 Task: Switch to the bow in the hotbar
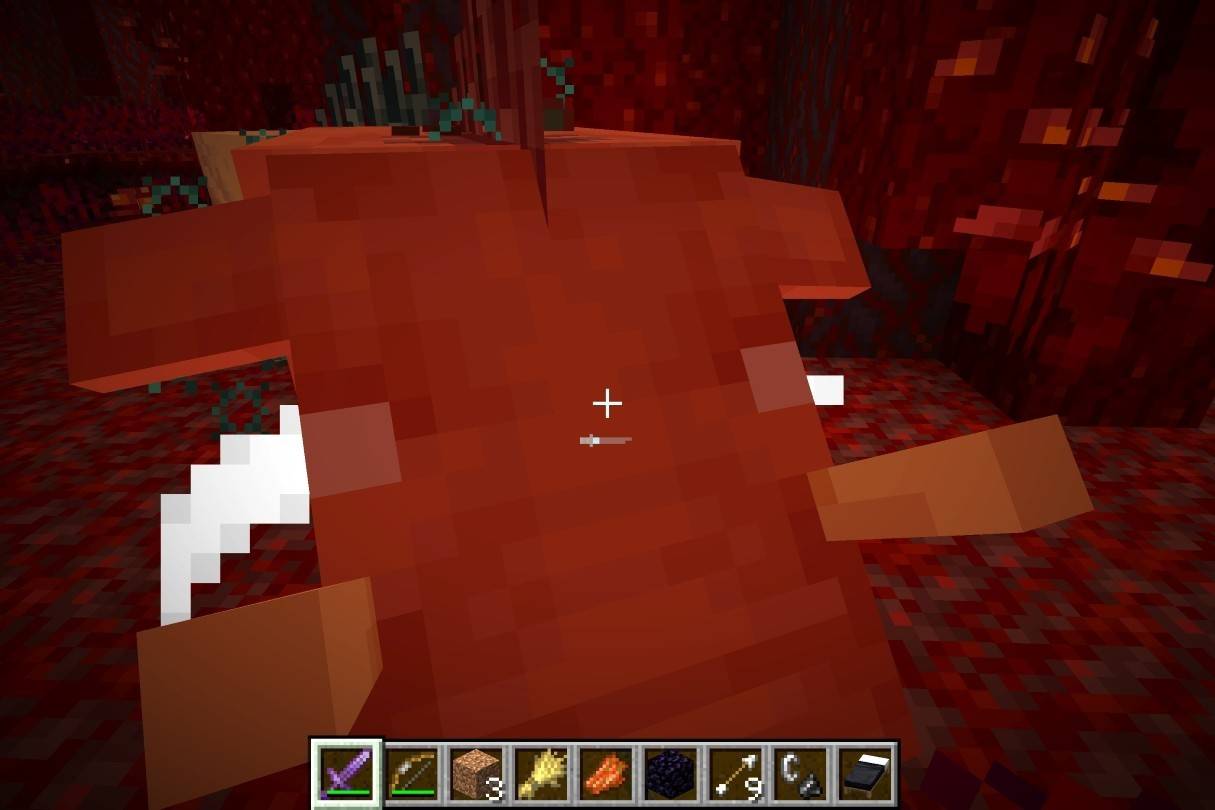[411, 773]
